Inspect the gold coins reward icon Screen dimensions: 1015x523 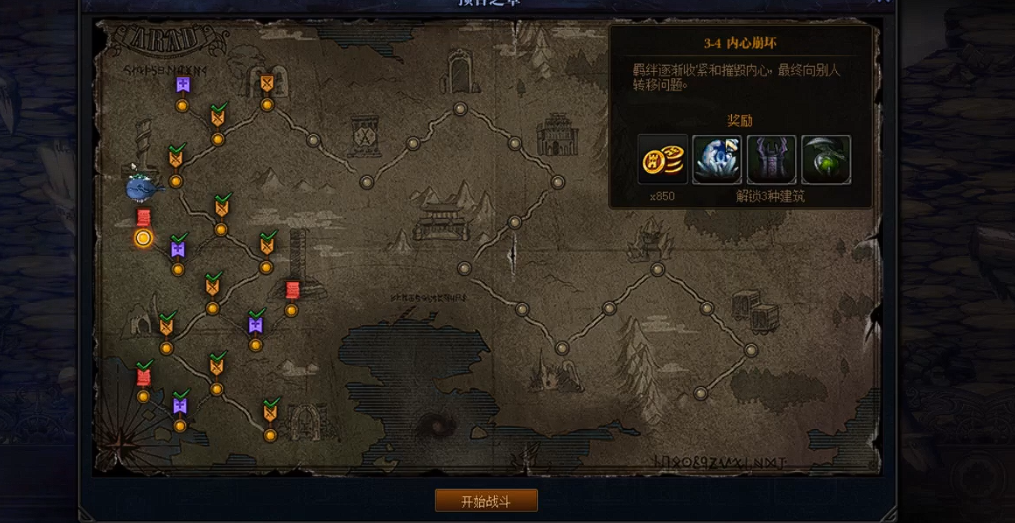click(x=663, y=160)
